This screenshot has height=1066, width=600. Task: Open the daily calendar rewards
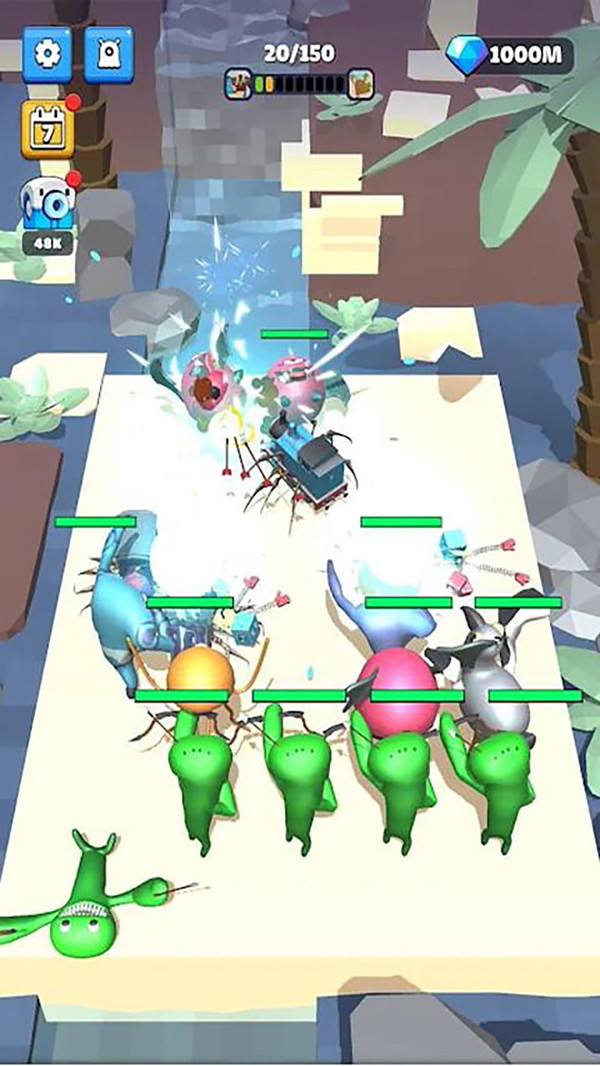pos(46,128)
